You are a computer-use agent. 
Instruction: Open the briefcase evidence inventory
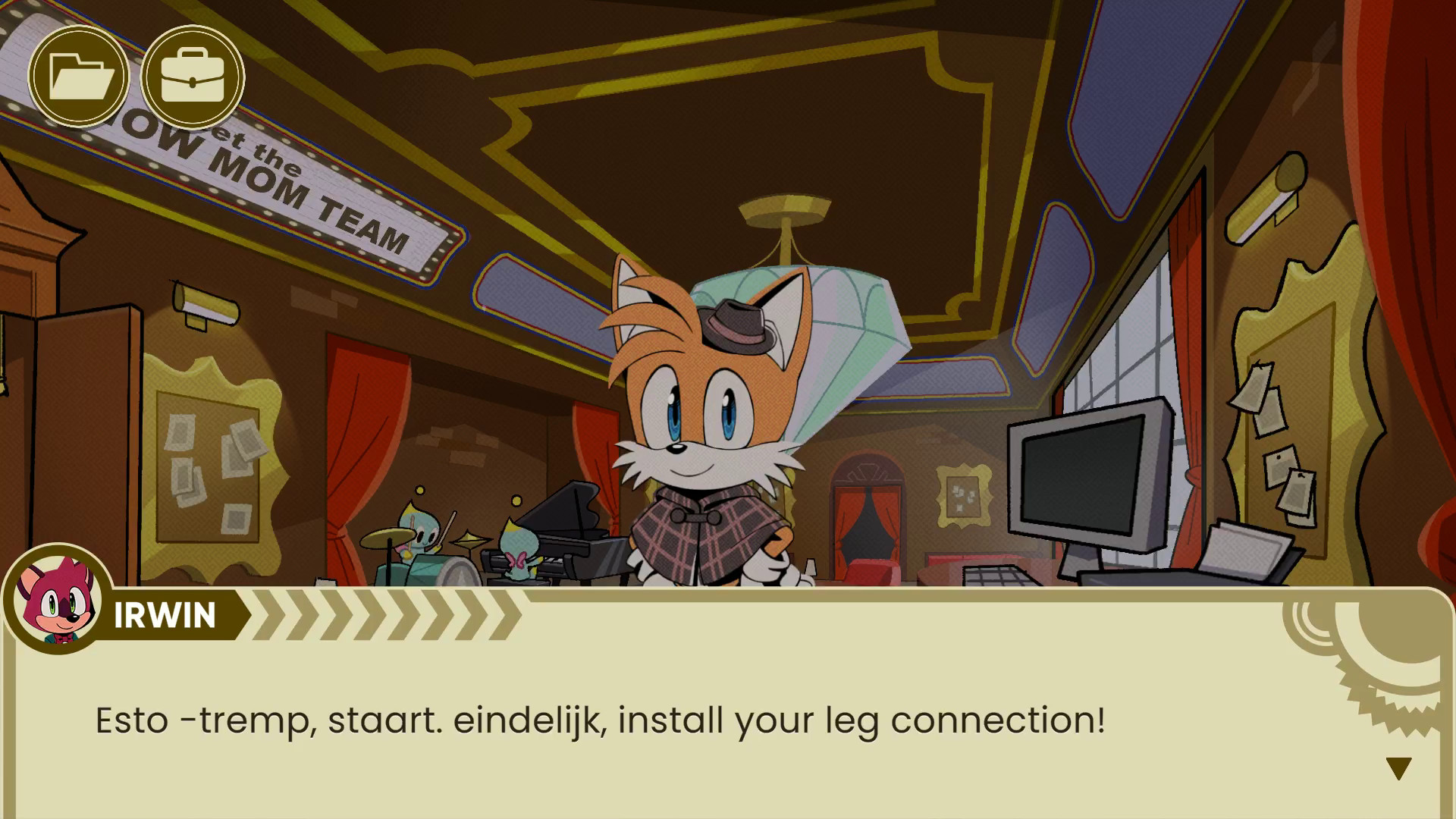(x=192, y=76)
